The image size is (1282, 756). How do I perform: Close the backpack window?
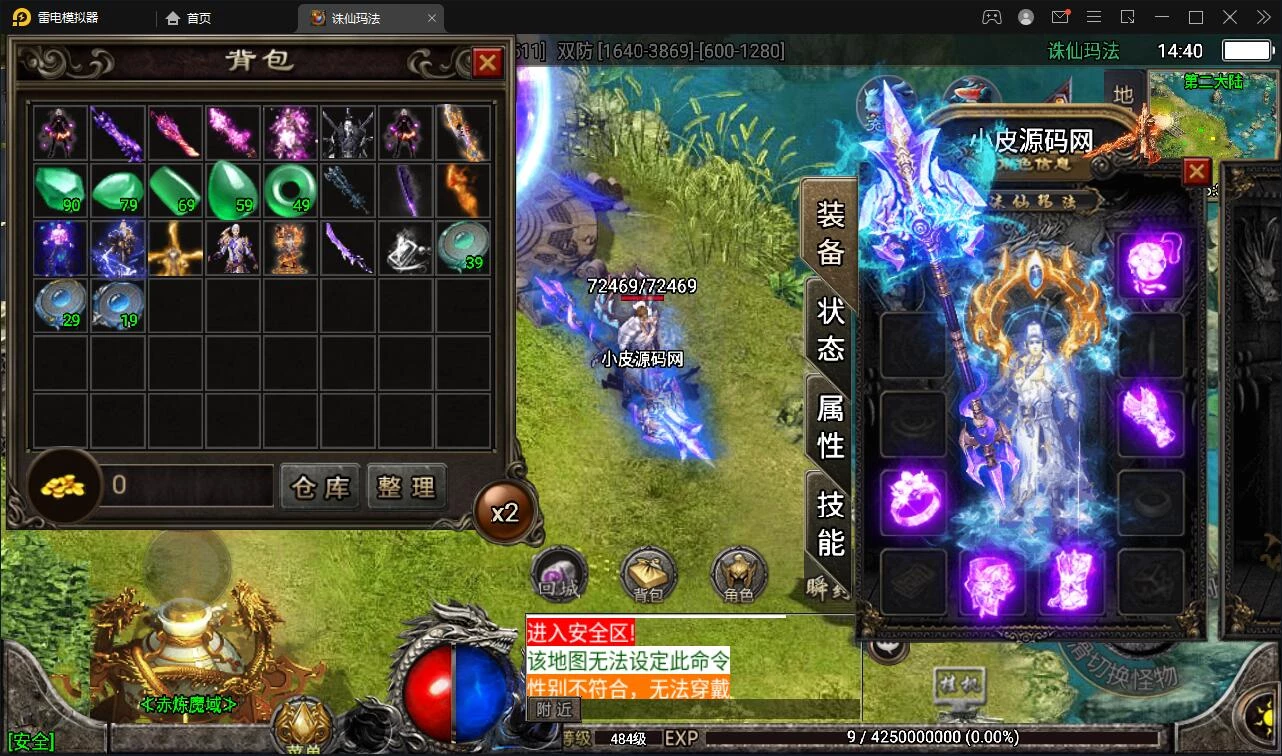click(x=487, y=63)
